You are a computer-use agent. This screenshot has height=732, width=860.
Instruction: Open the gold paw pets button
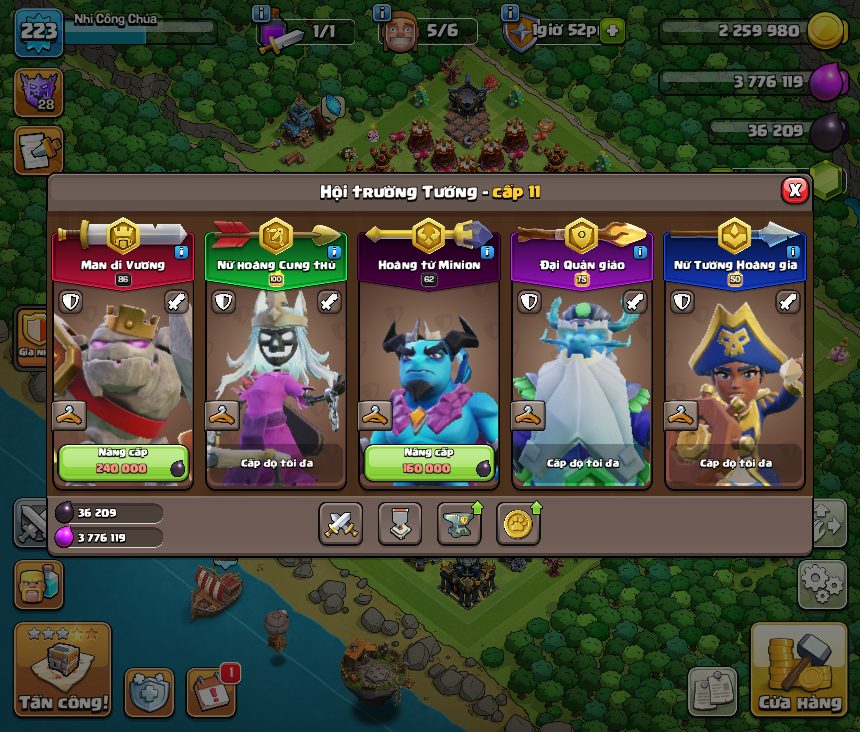[518, 523]
